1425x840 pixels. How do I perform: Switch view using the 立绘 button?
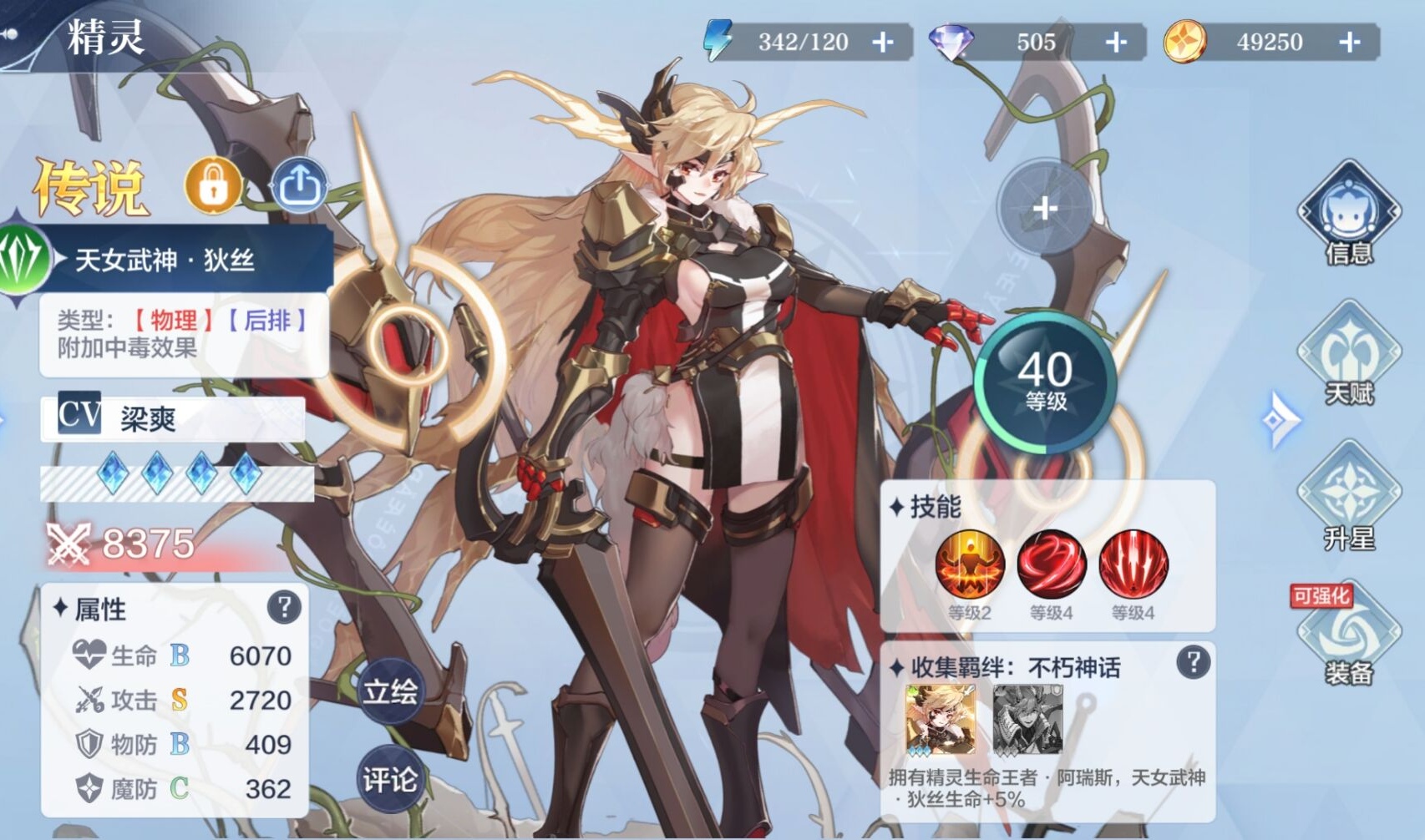coord(391,690)
